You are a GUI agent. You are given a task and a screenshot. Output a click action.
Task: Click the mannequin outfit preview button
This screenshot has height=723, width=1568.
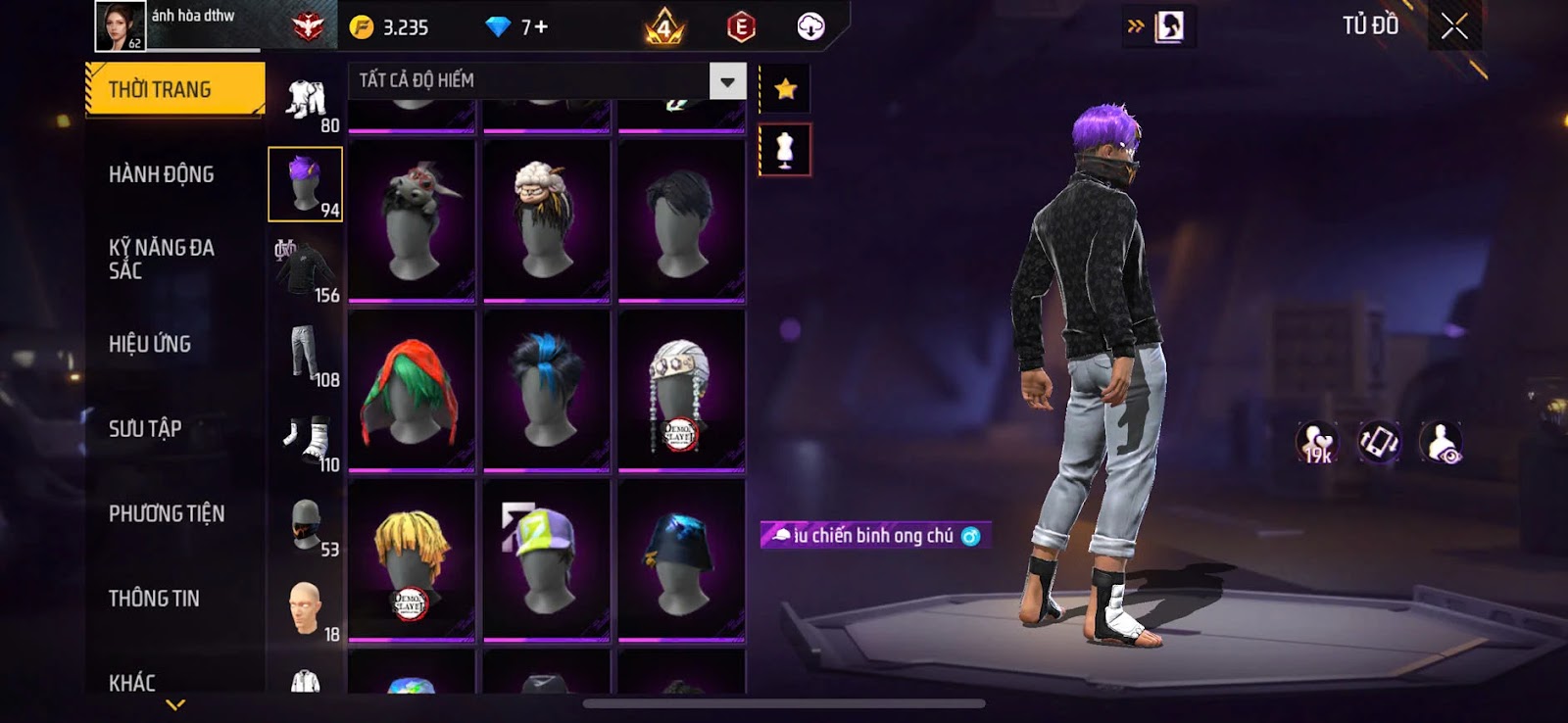[x=785, y=150]
